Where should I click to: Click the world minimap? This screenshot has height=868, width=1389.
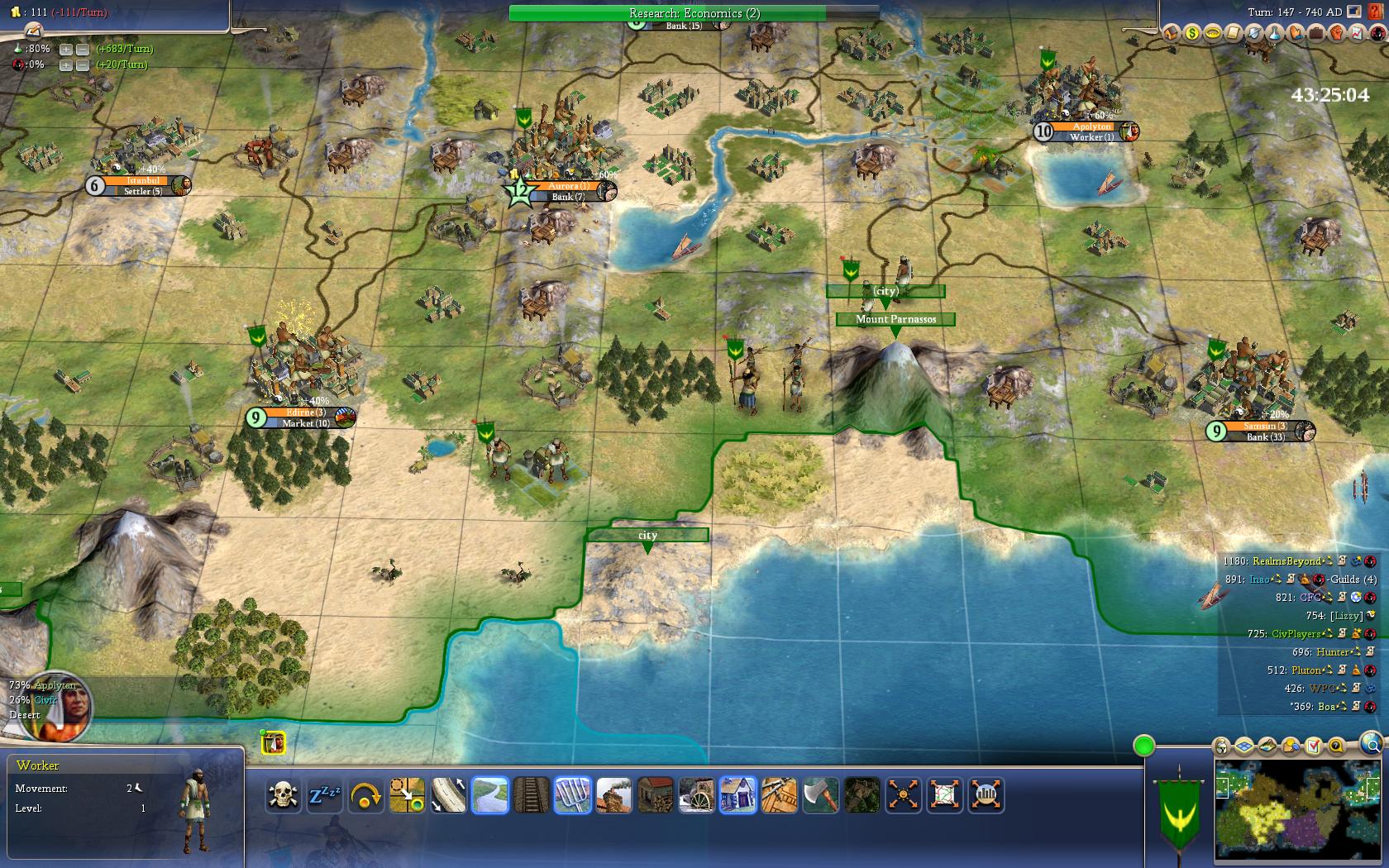(x=1299, y=811)
